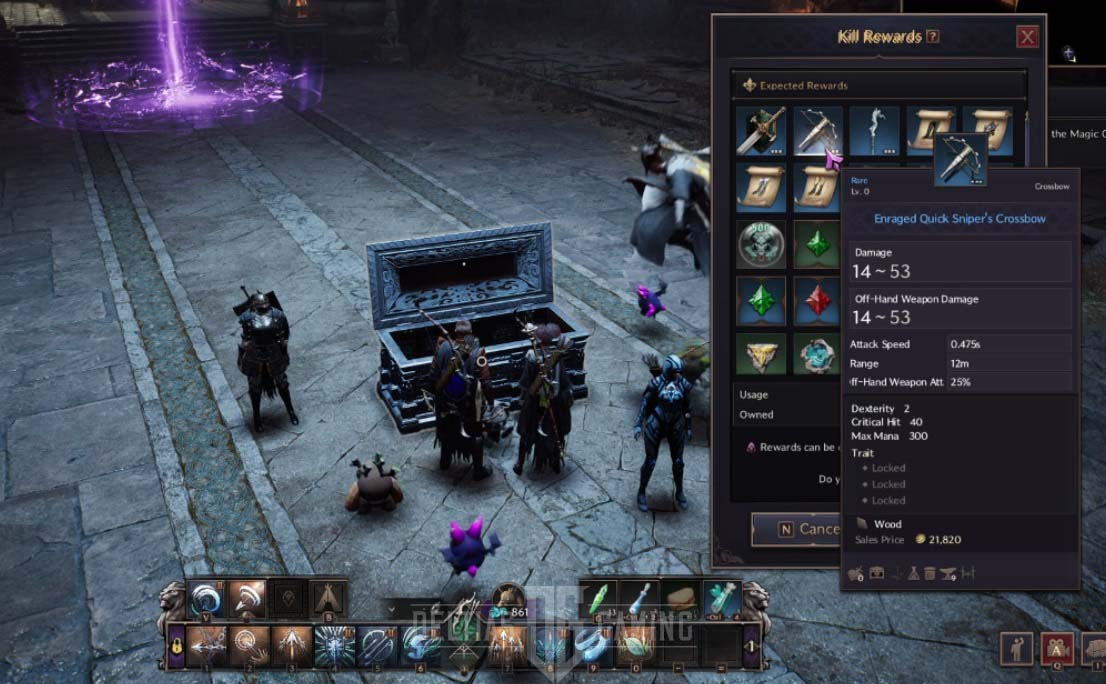The width and height of the screenshot is (1106, 684).
Task: Toggle the red auto camera button
Action: pyautogui.click(x=1057, y=648)
